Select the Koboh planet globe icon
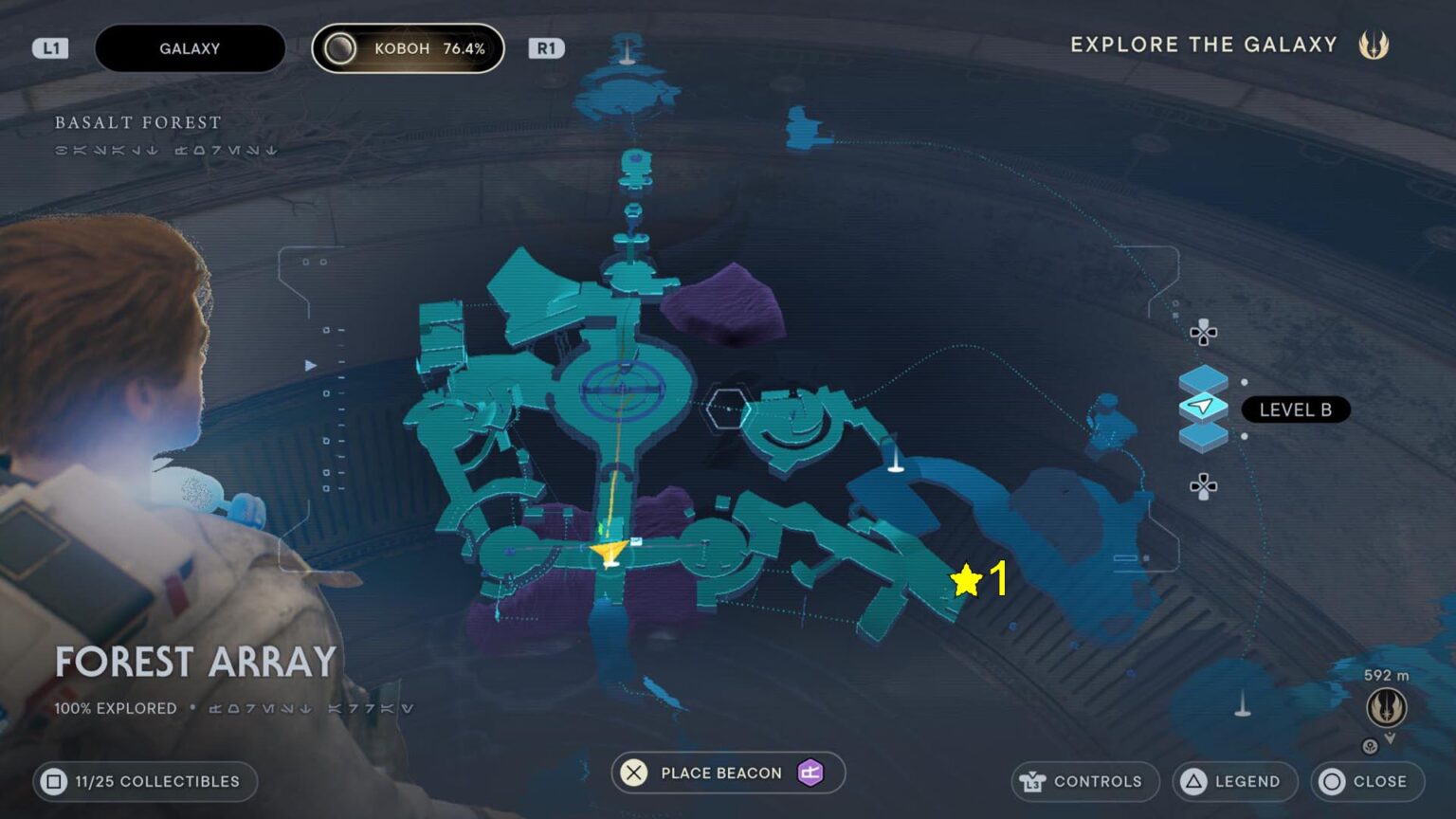Viewport: 1456px width, 819px height. point(340,47)
